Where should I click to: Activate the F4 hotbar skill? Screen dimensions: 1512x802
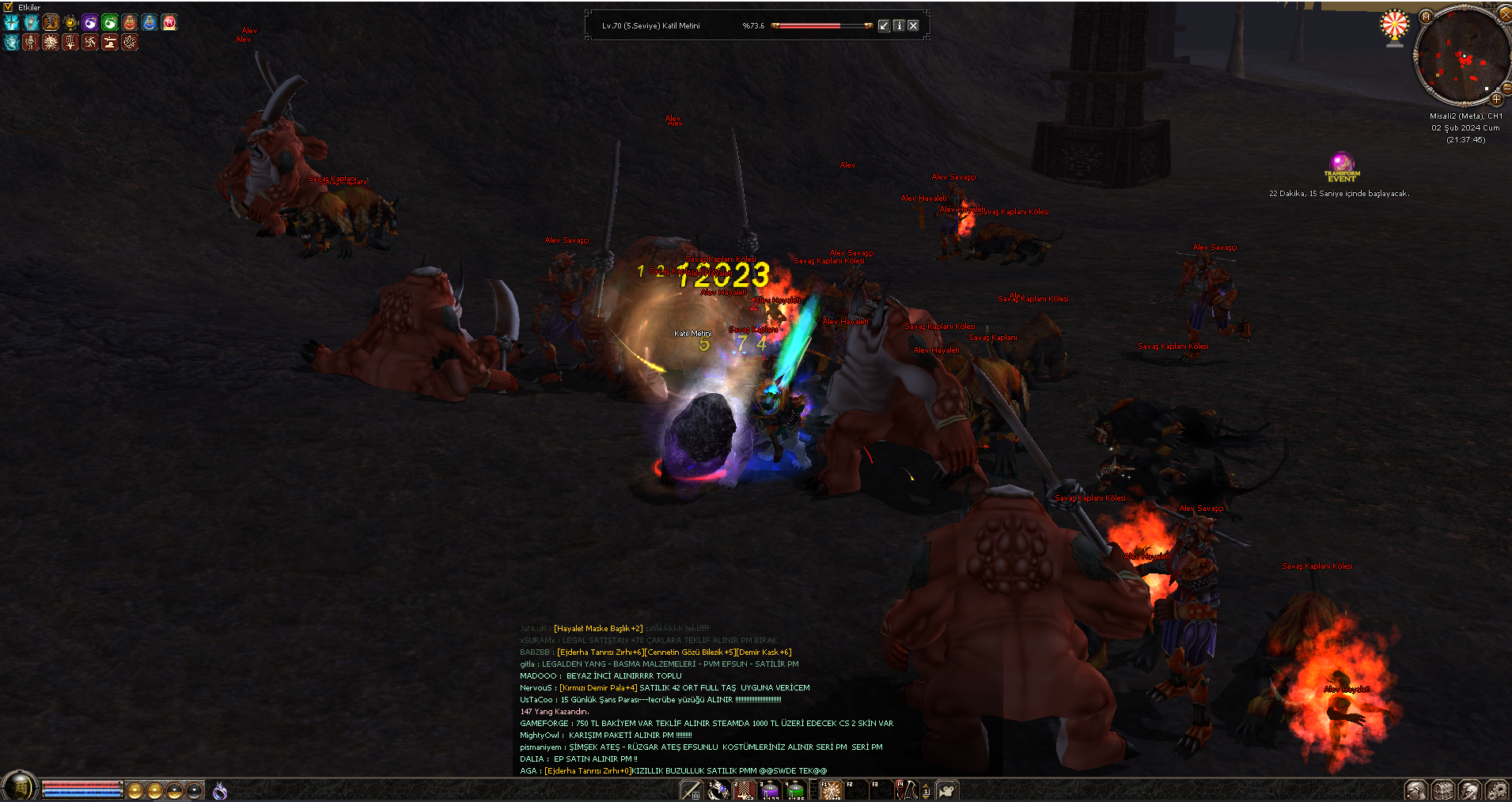click(905, 790)
